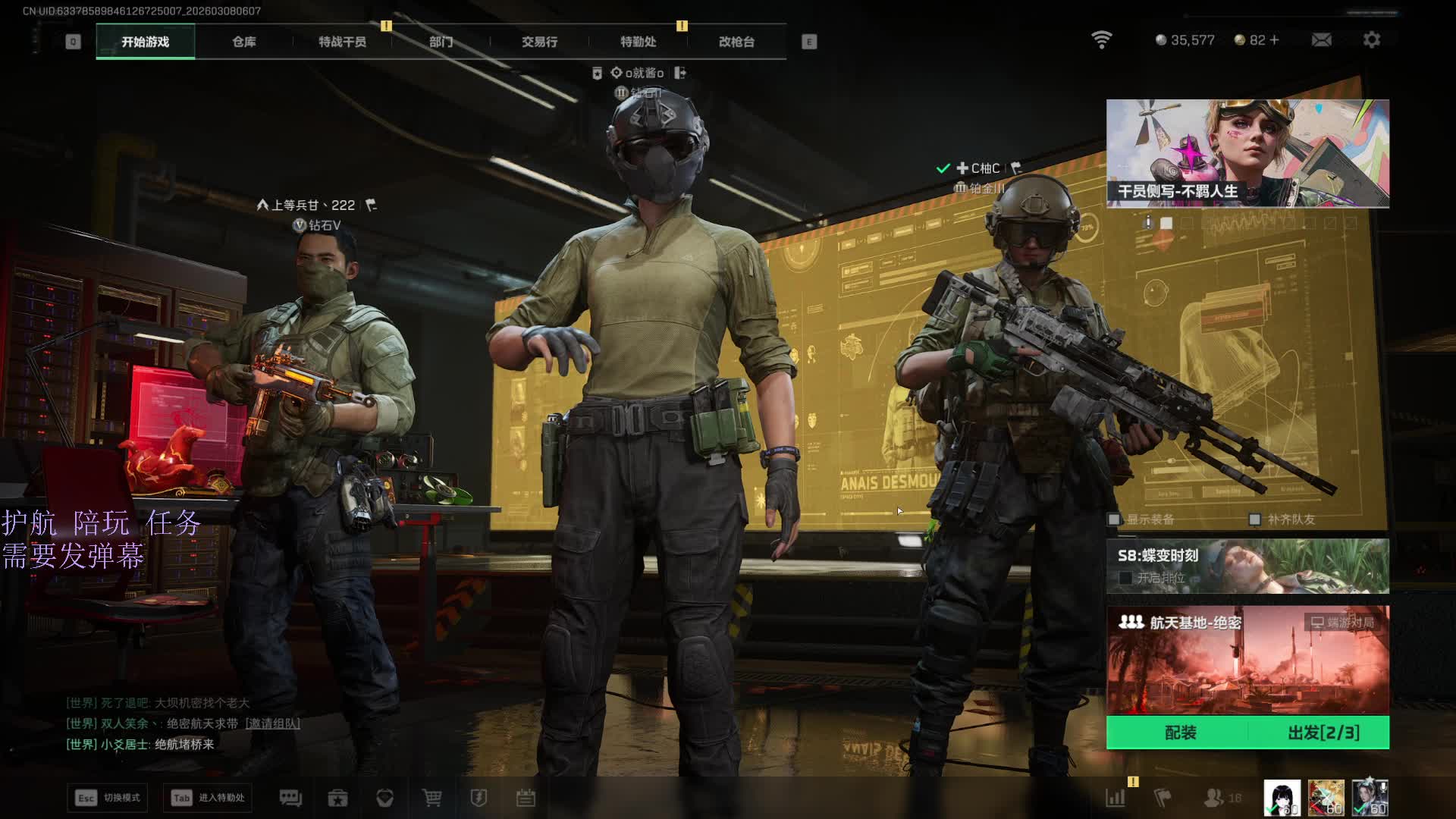Open the 干员侧写-不羁人生 banner
Image resolution: width=1456 pixels, height=819 pixels.
pos(1247,153)
